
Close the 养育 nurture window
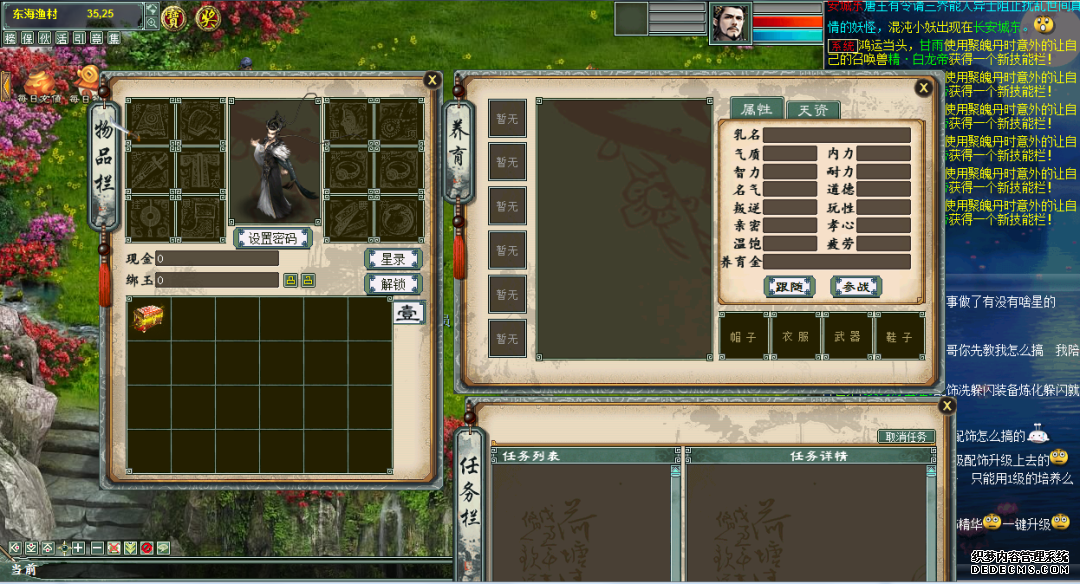point(923,88)
